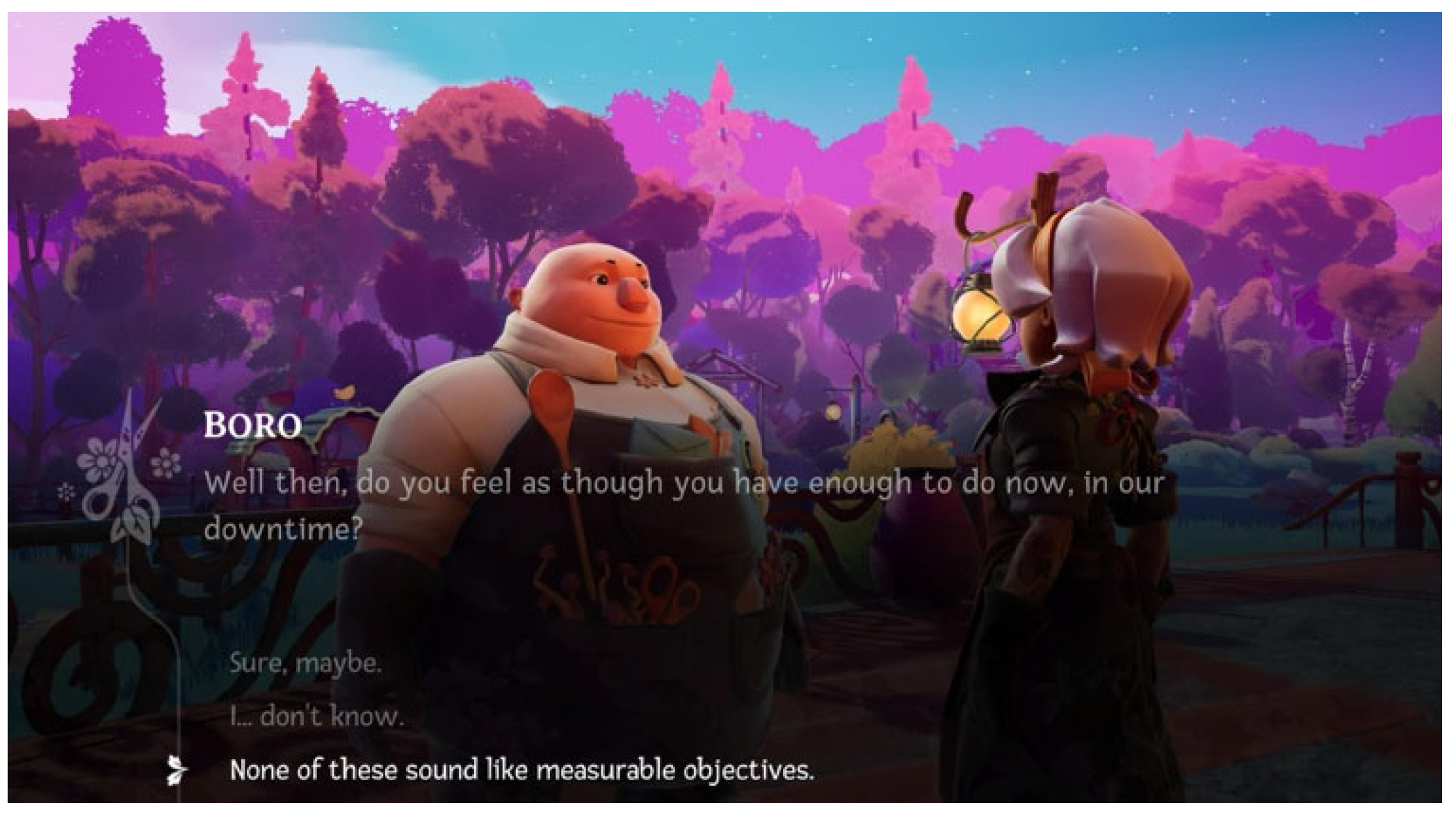
Task: Pick "None of these sound like measurable objectives."
Action: (521, 770)
